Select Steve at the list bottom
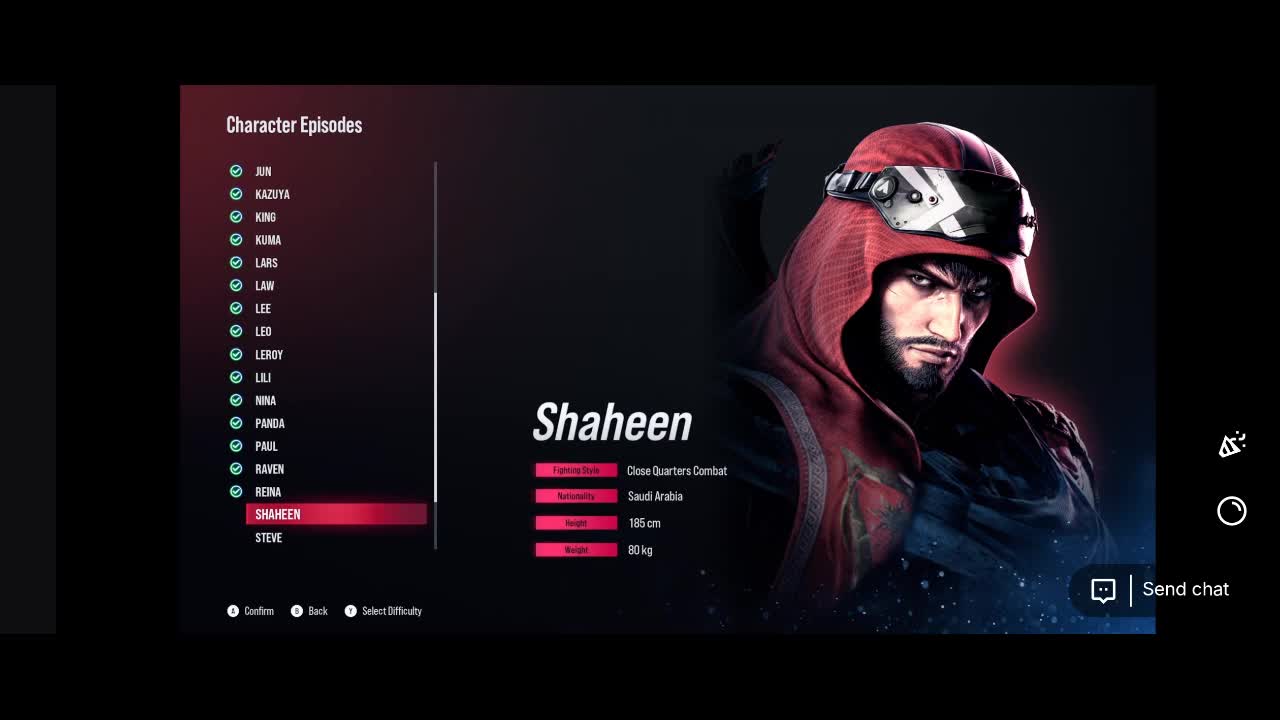 [268, 538]
